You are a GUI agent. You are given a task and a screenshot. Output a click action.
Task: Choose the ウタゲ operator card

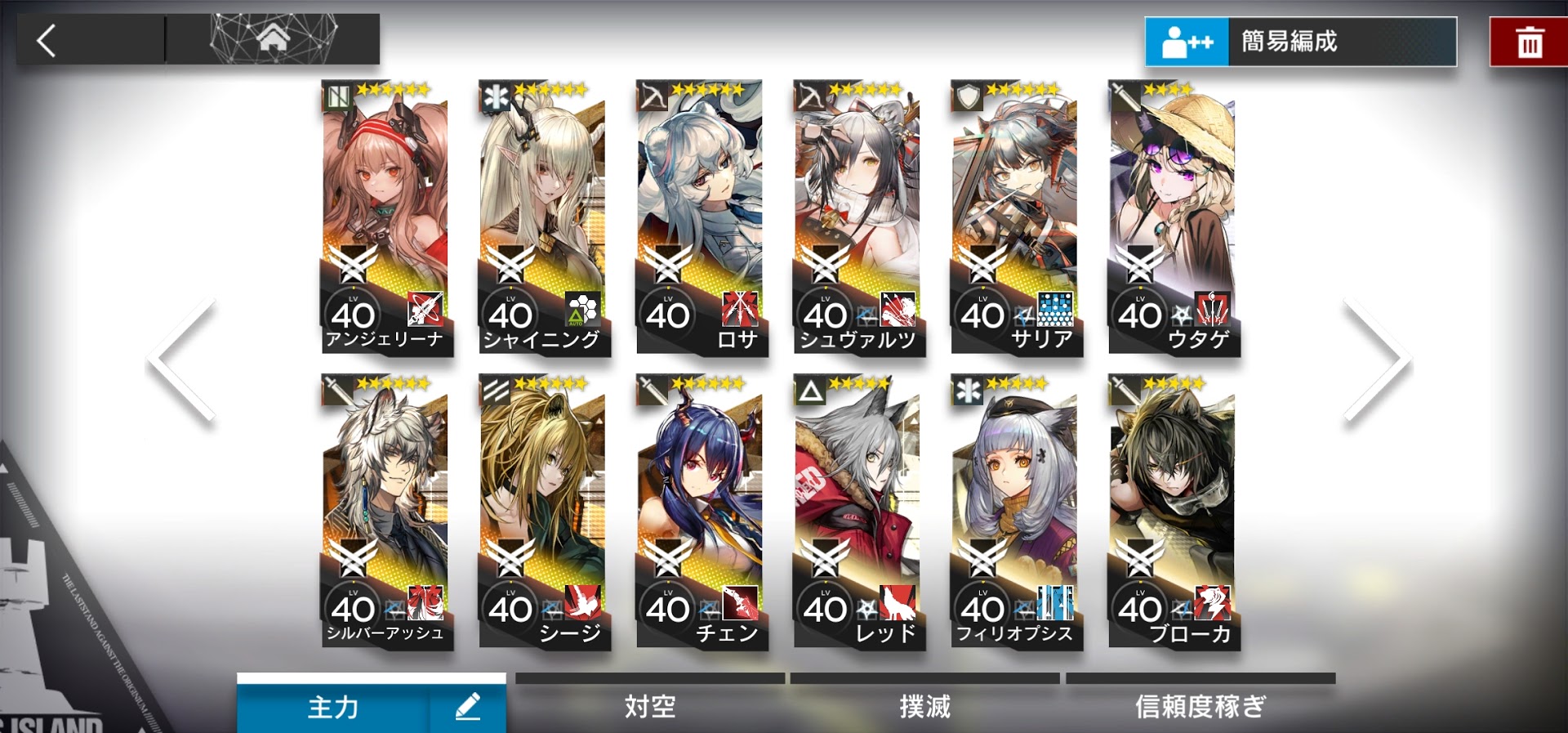[1173, 217]
